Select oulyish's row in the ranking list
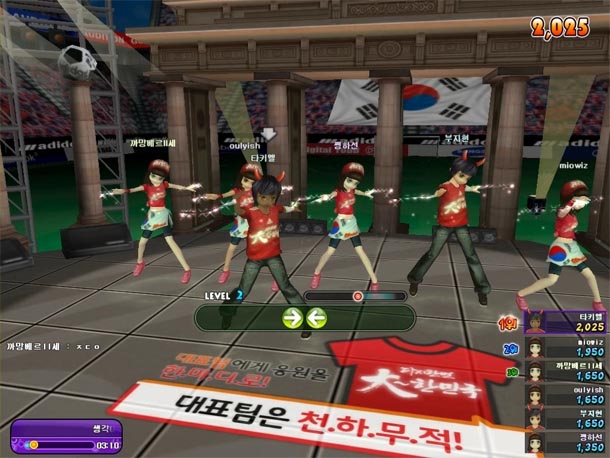The image size is (610, 458). (x=565, y=395)
